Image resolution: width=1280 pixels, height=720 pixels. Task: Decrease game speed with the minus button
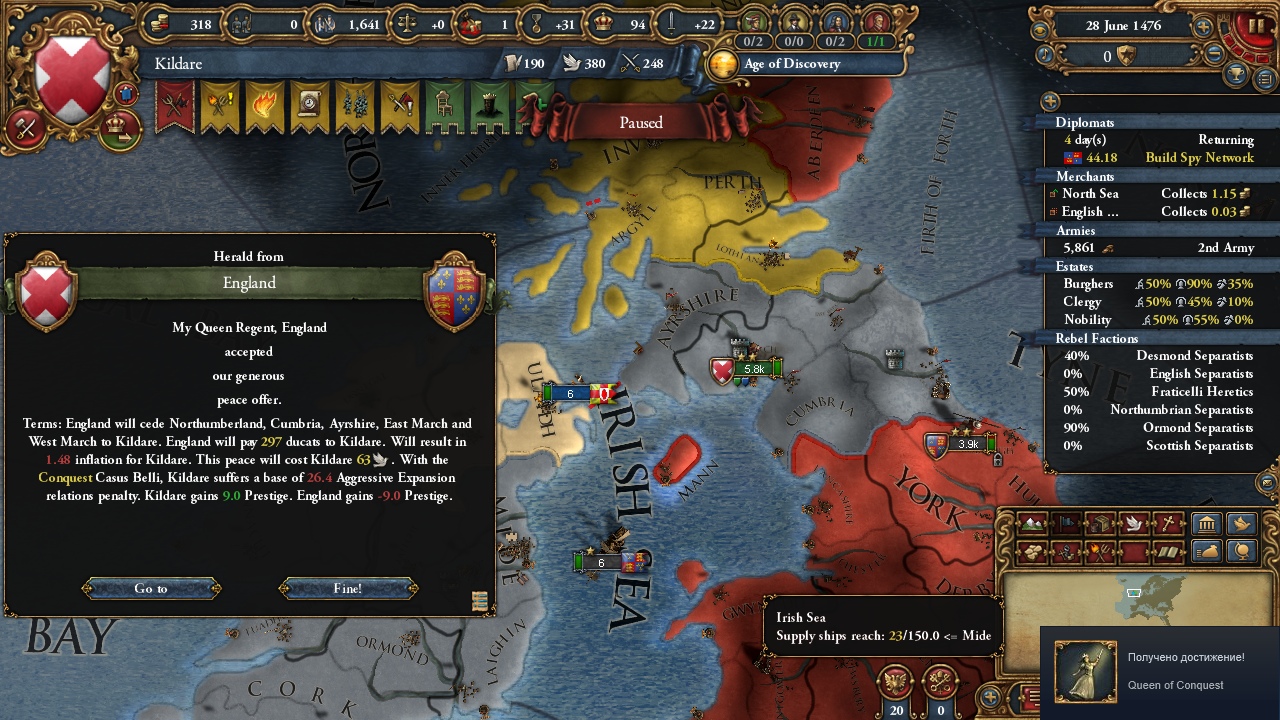tap(1215, 56)
